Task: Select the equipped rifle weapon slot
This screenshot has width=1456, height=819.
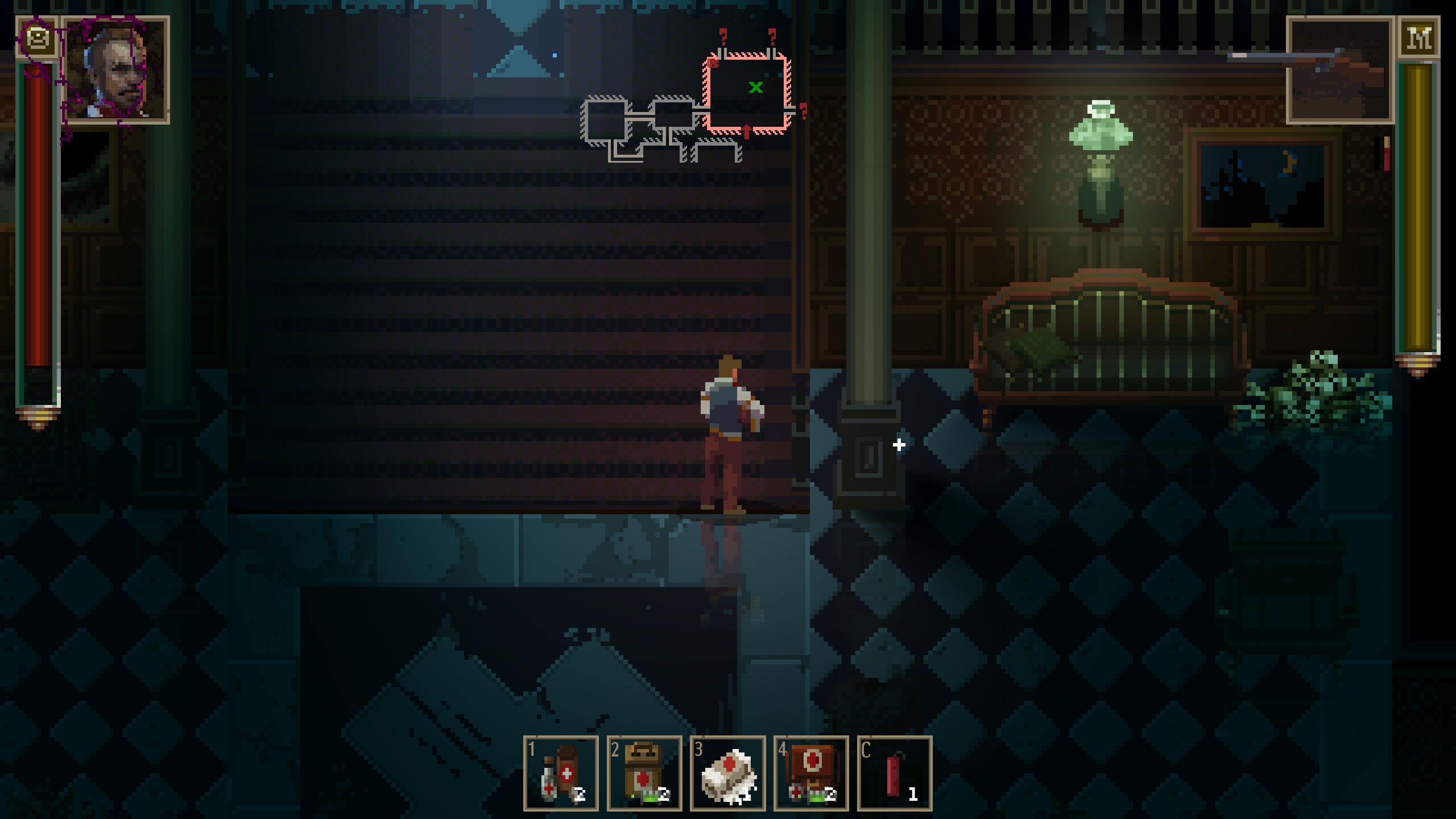Action: pos(1340,69)
